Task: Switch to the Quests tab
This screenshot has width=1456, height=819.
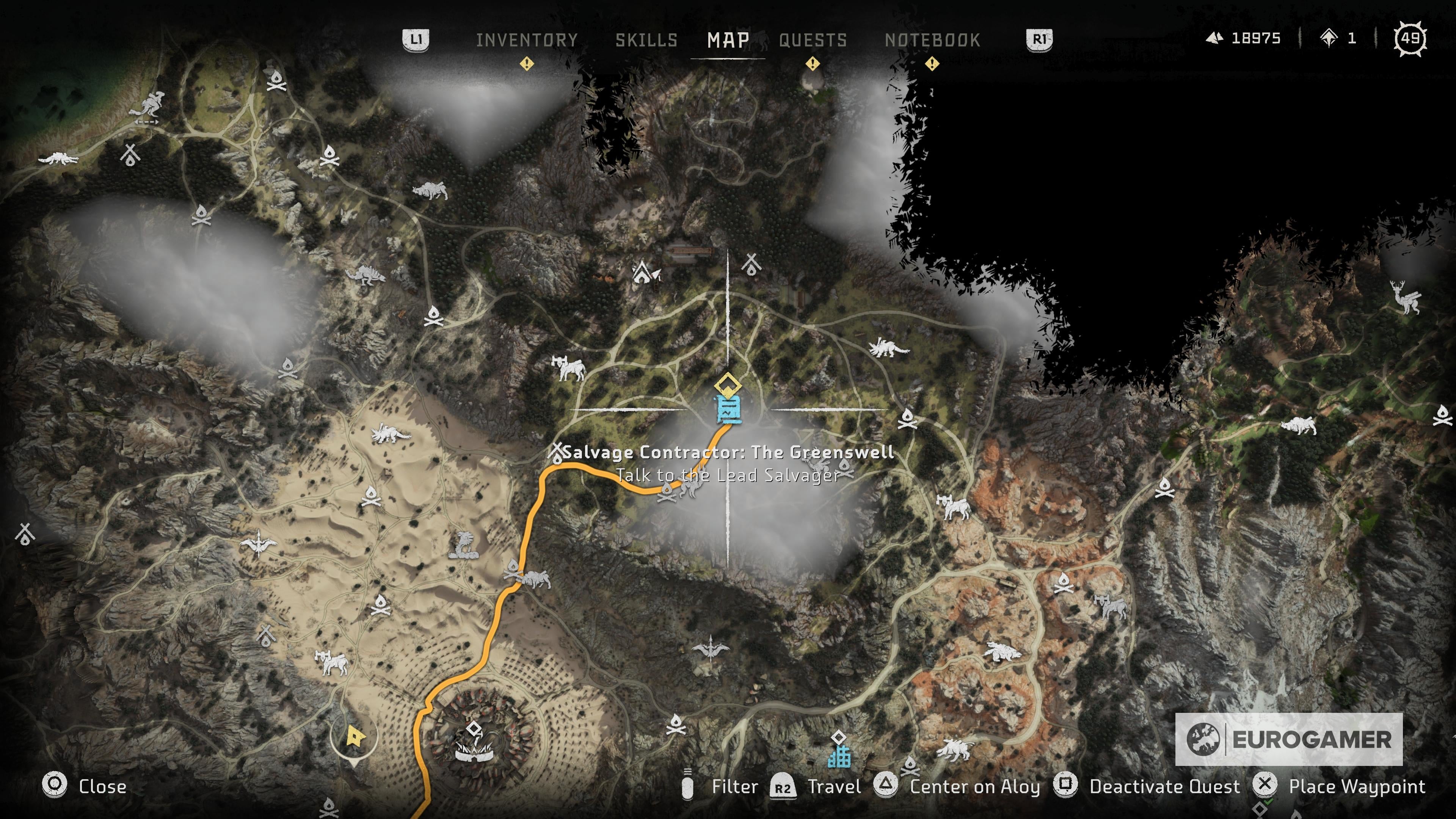Action: click(x=812, y=39)
